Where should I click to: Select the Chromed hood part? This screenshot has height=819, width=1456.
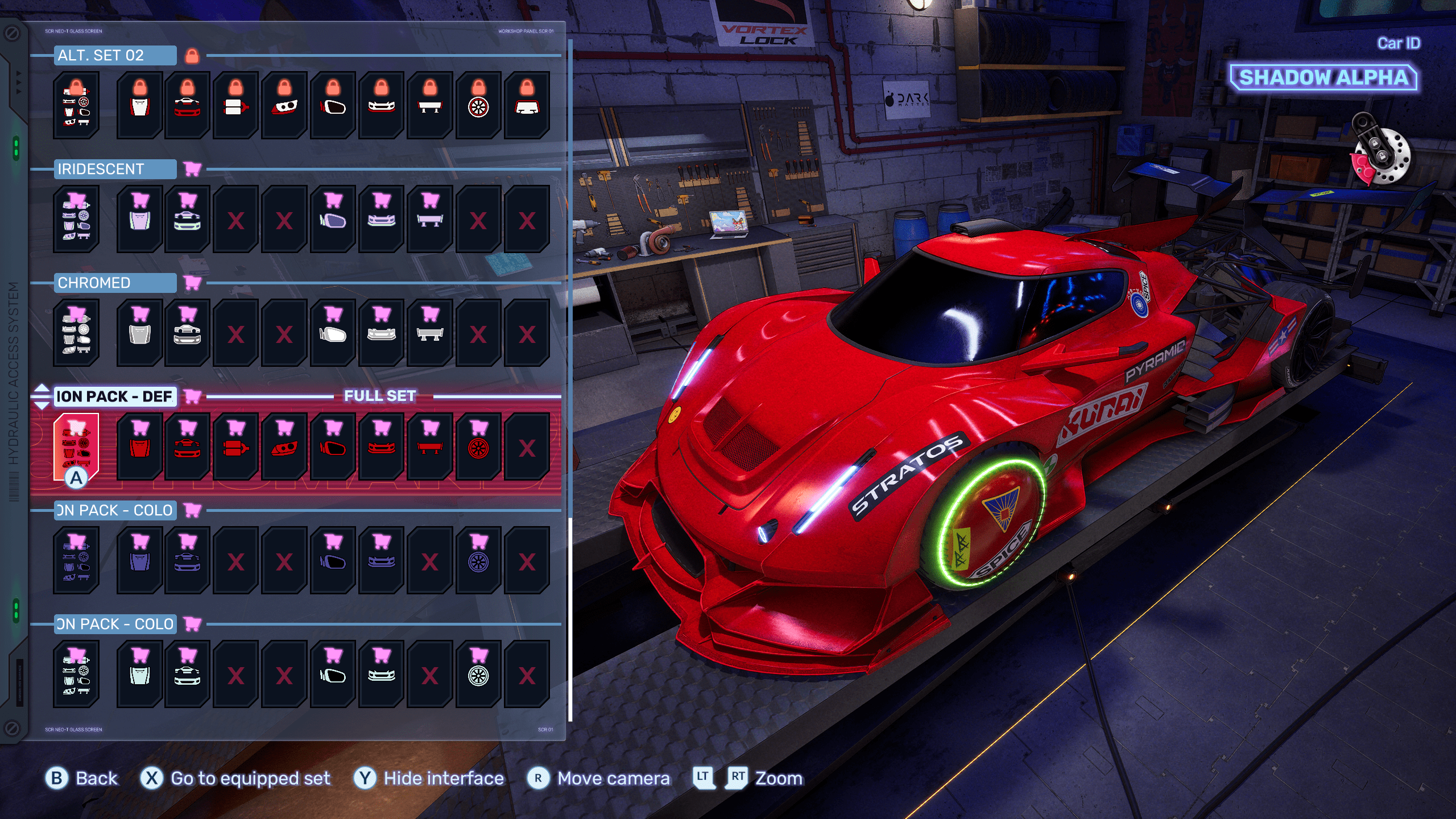(x=140, y=332)
